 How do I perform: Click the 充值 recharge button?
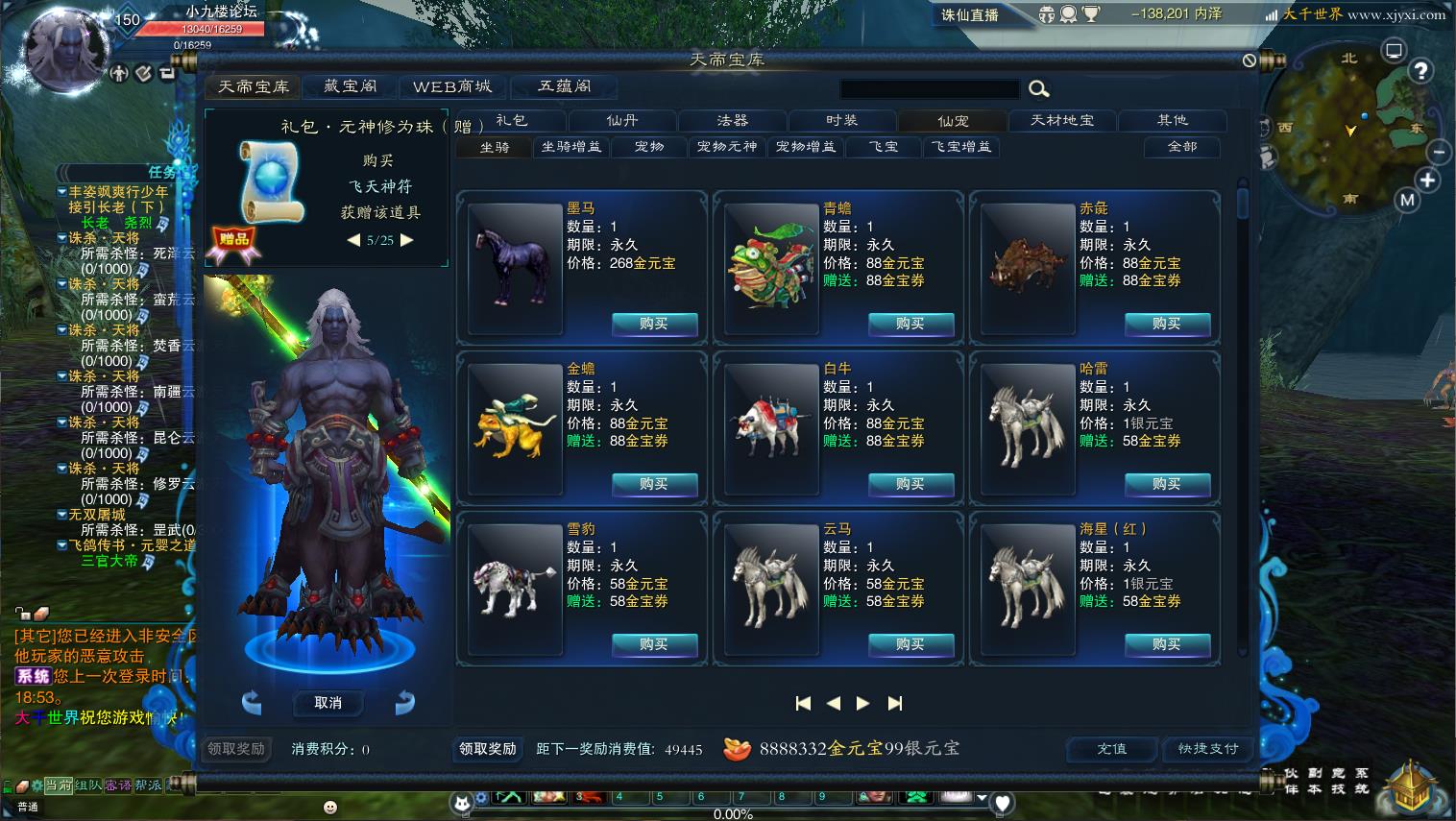(x=1112, y=749)
